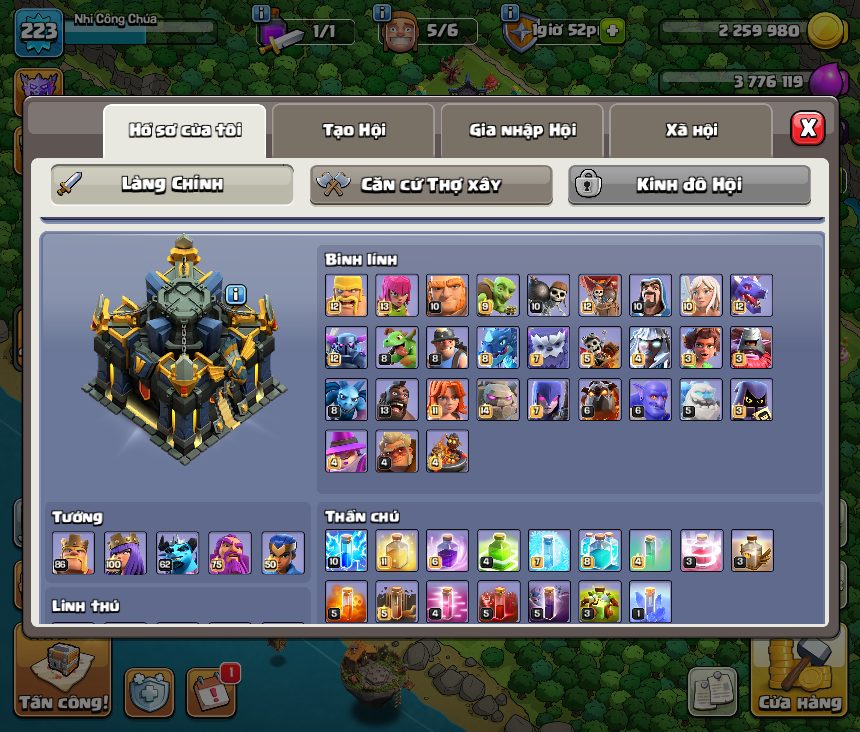The height and width of the screenshot is (732, 860).
Task: Select the Barbarian King hero icon
Action: pyautogui.click(x=73, y=553)
